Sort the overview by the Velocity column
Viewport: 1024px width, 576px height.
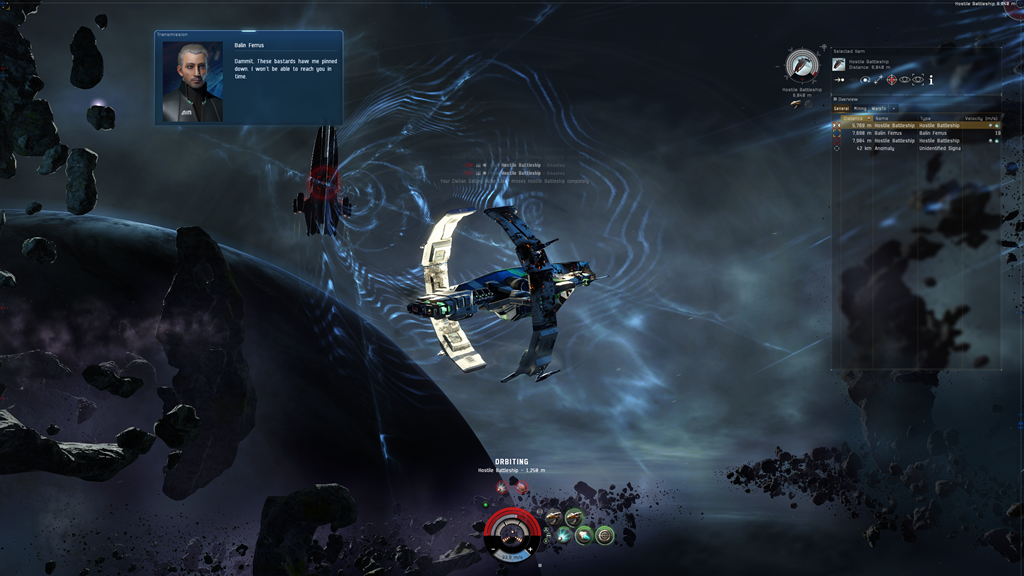[982, 118]
